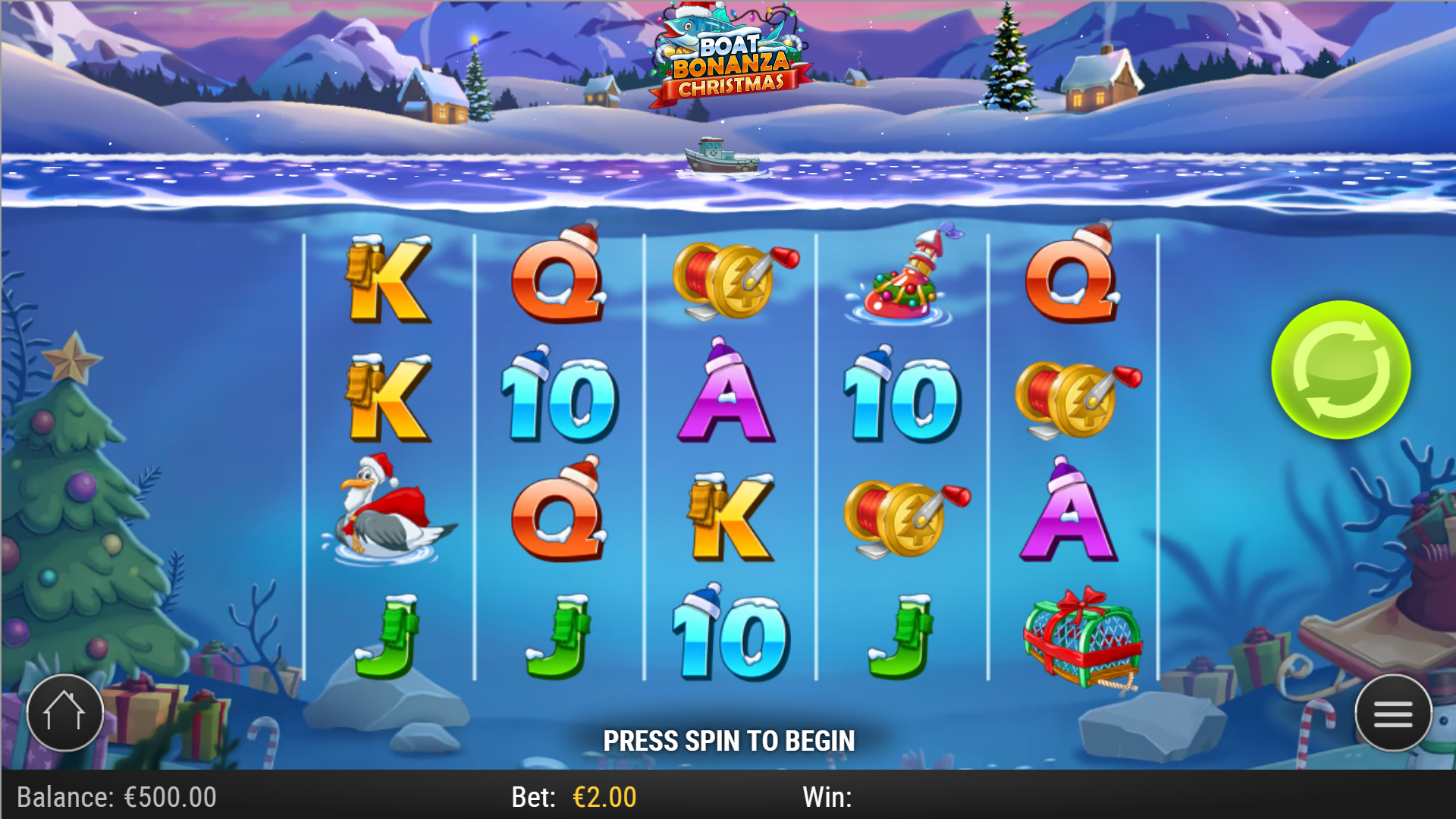Open the hamburger menu bottom right
This screenshot has height=819, width=1456.
click(x=1395, y=711)
